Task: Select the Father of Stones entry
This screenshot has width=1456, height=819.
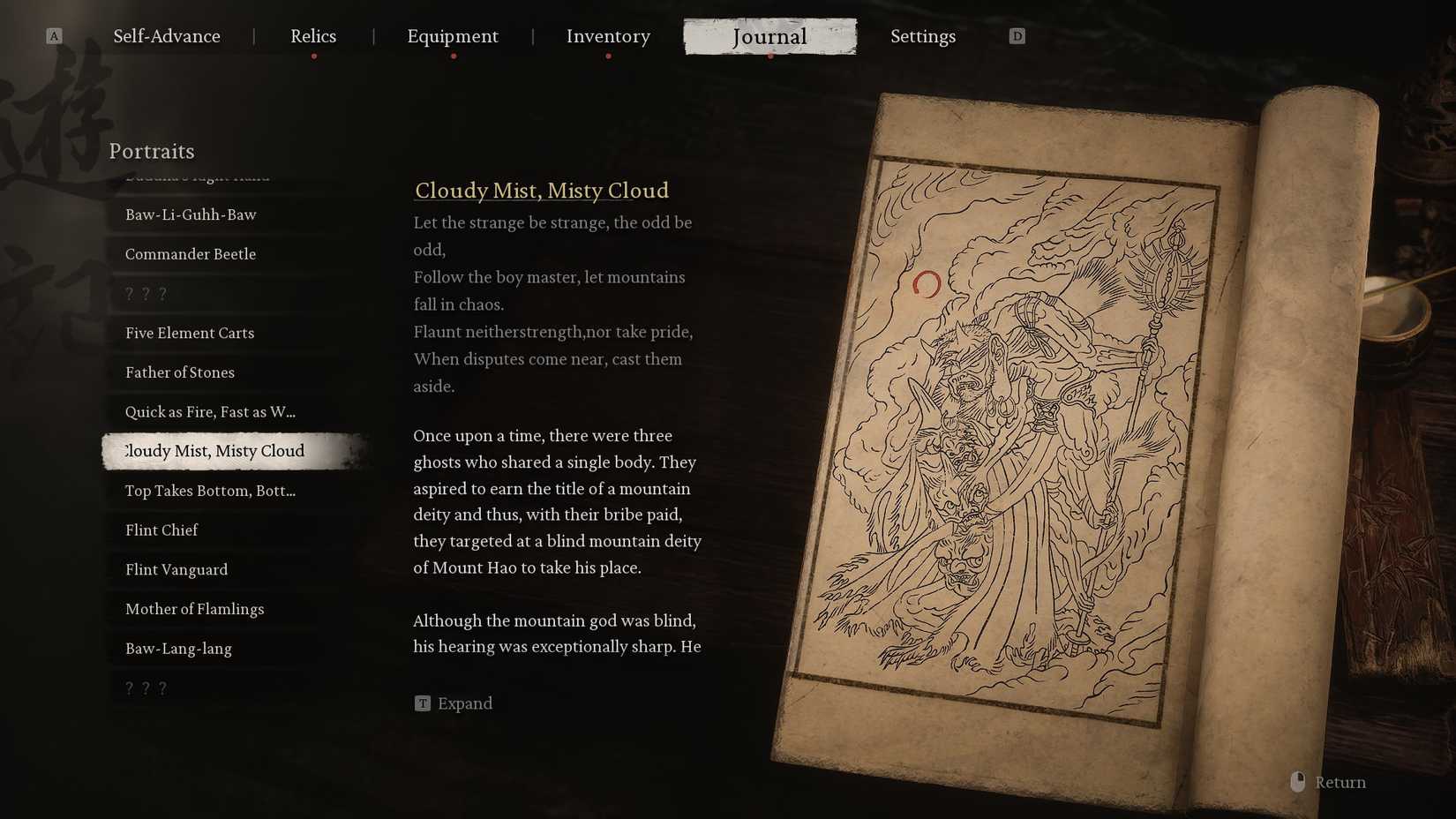Action: tap(179, 372)
